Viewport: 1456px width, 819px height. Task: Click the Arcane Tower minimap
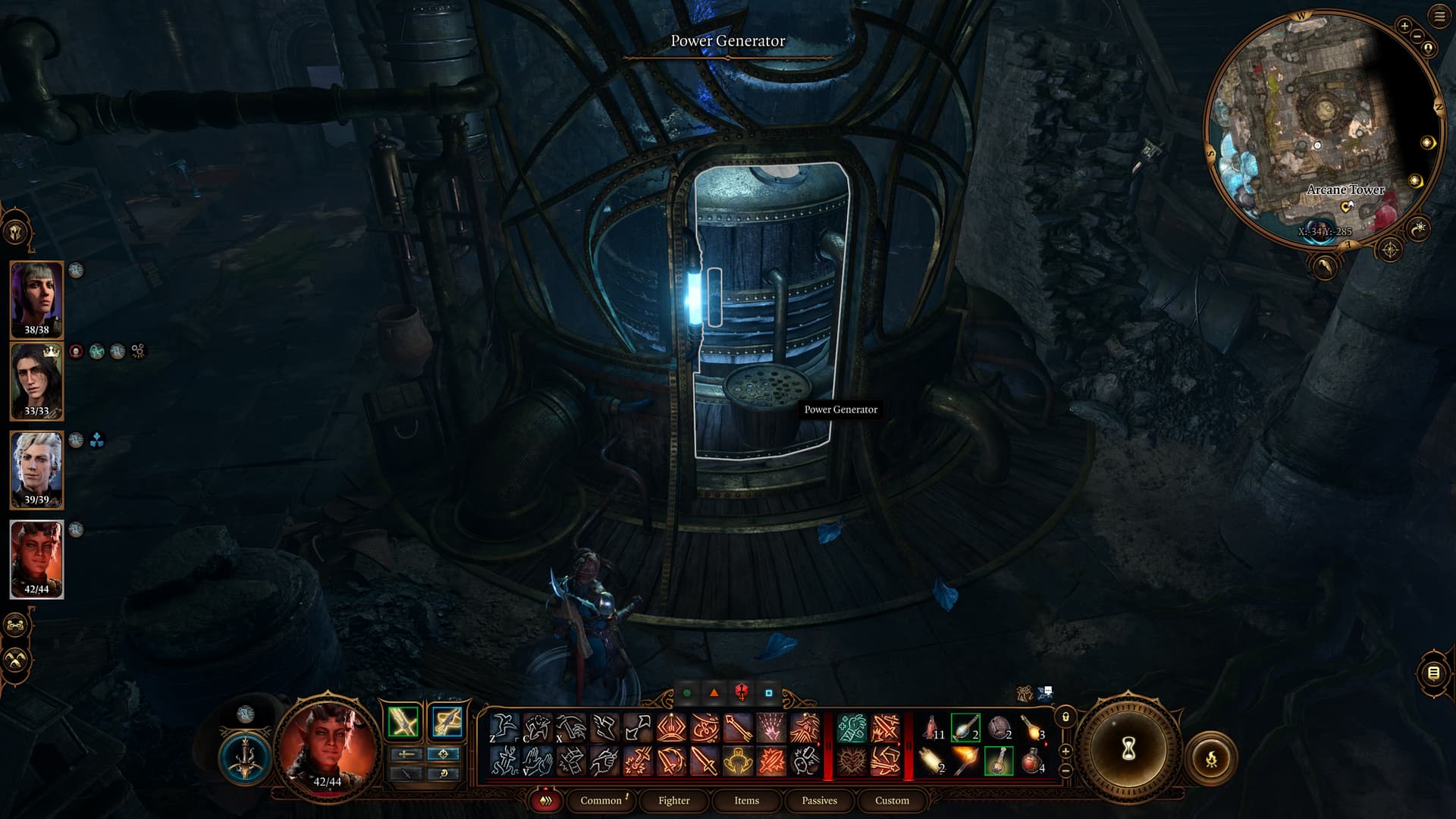[1323, 129]
